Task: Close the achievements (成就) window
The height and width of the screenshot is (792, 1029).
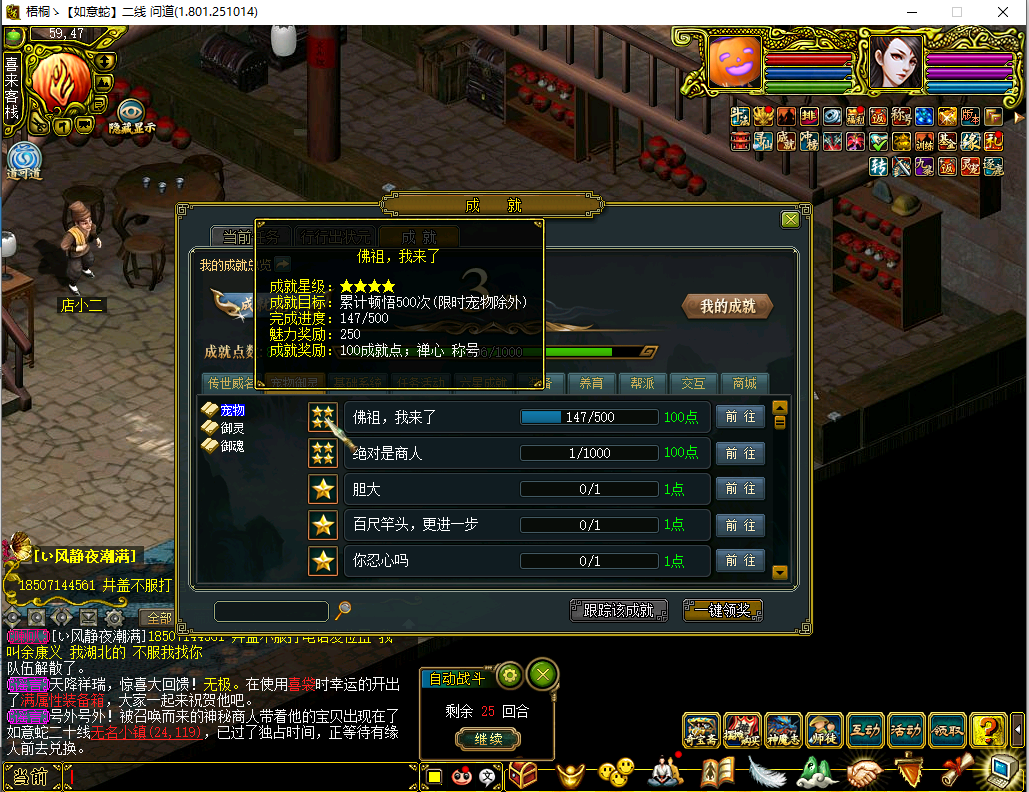Action: [x=790, y=220]
